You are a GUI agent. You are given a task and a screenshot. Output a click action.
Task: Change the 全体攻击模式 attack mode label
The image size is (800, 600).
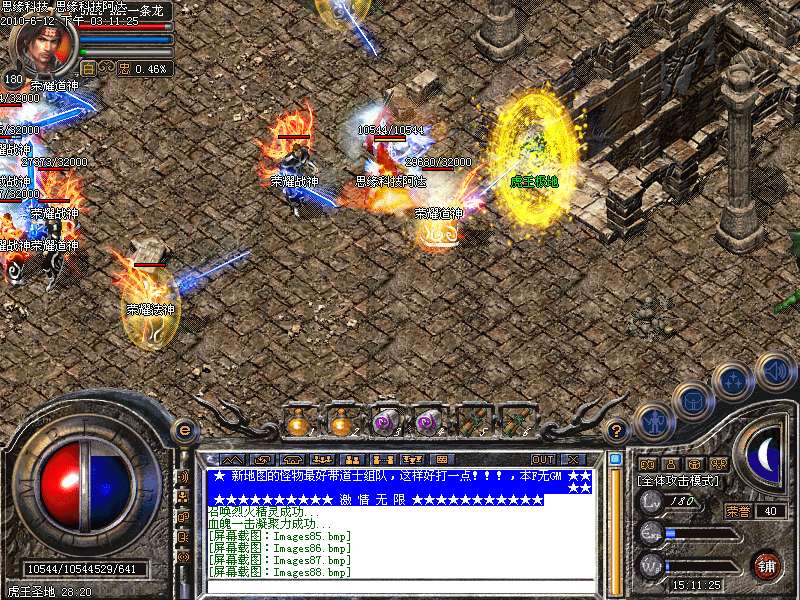coord(677,482)
